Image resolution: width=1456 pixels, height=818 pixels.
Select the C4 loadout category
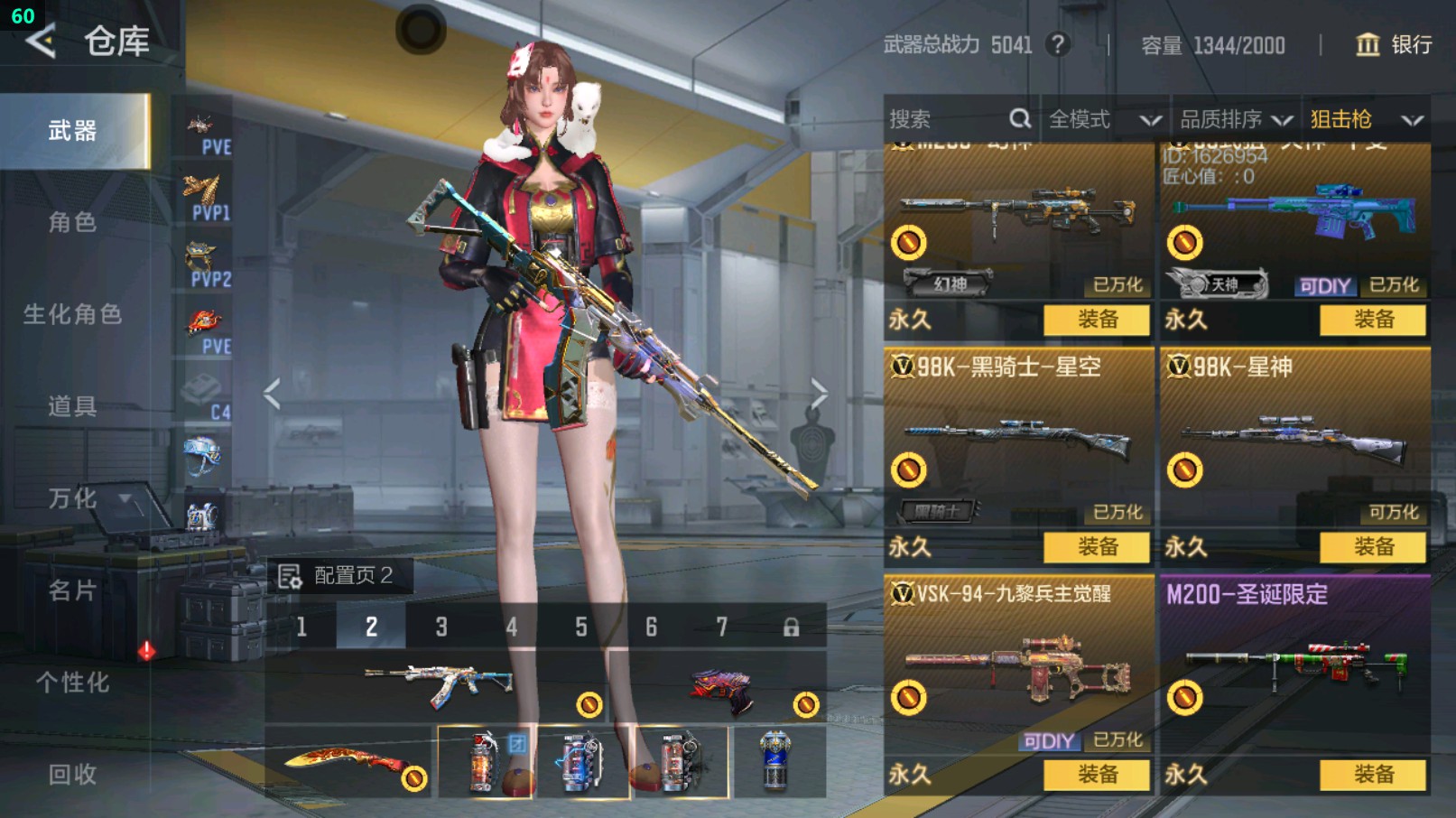coord(205,397)
